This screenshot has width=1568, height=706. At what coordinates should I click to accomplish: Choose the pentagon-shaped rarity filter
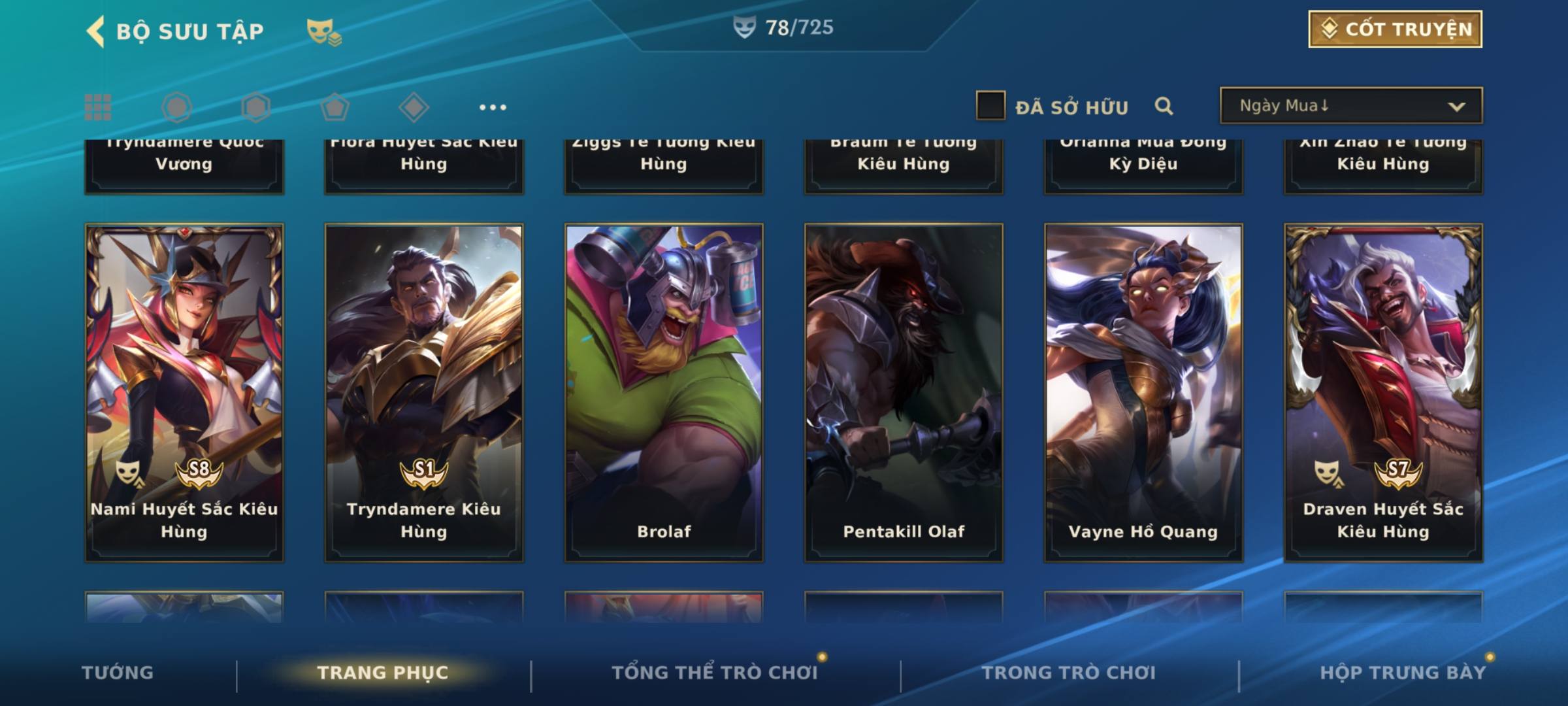(x=335, y=107)
